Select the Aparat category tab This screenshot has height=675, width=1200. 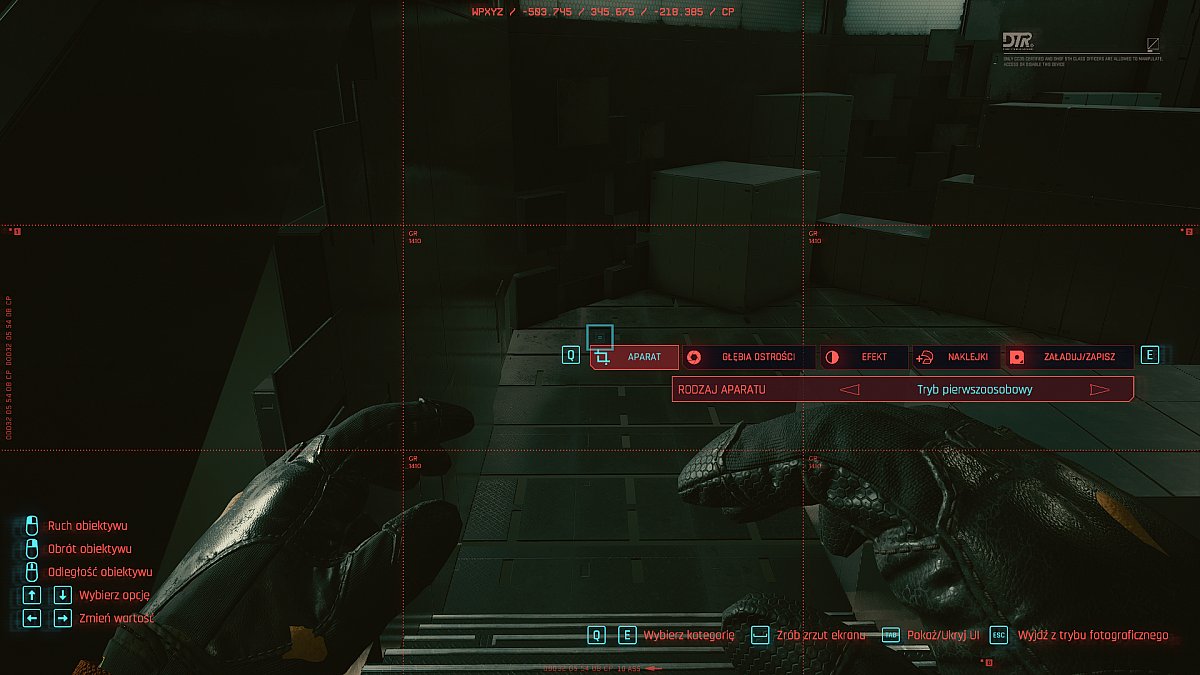click(635, 357)
